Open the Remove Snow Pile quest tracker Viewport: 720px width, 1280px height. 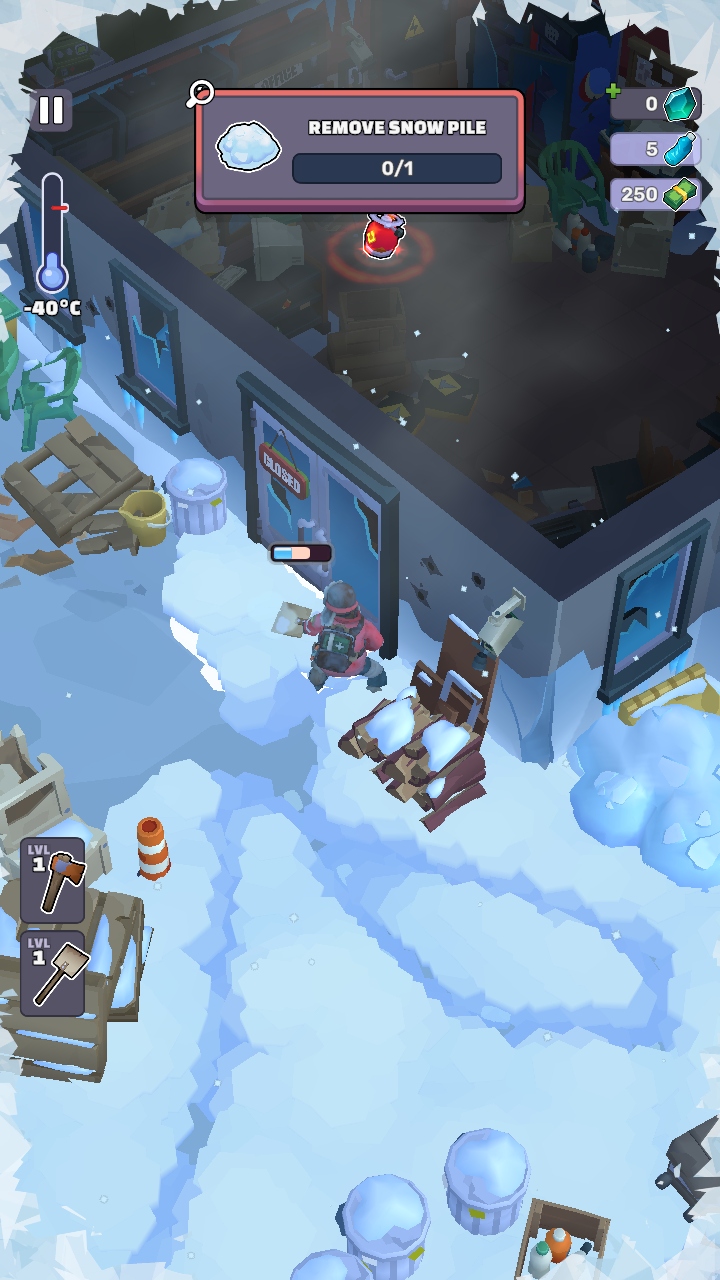pos(360,150)
